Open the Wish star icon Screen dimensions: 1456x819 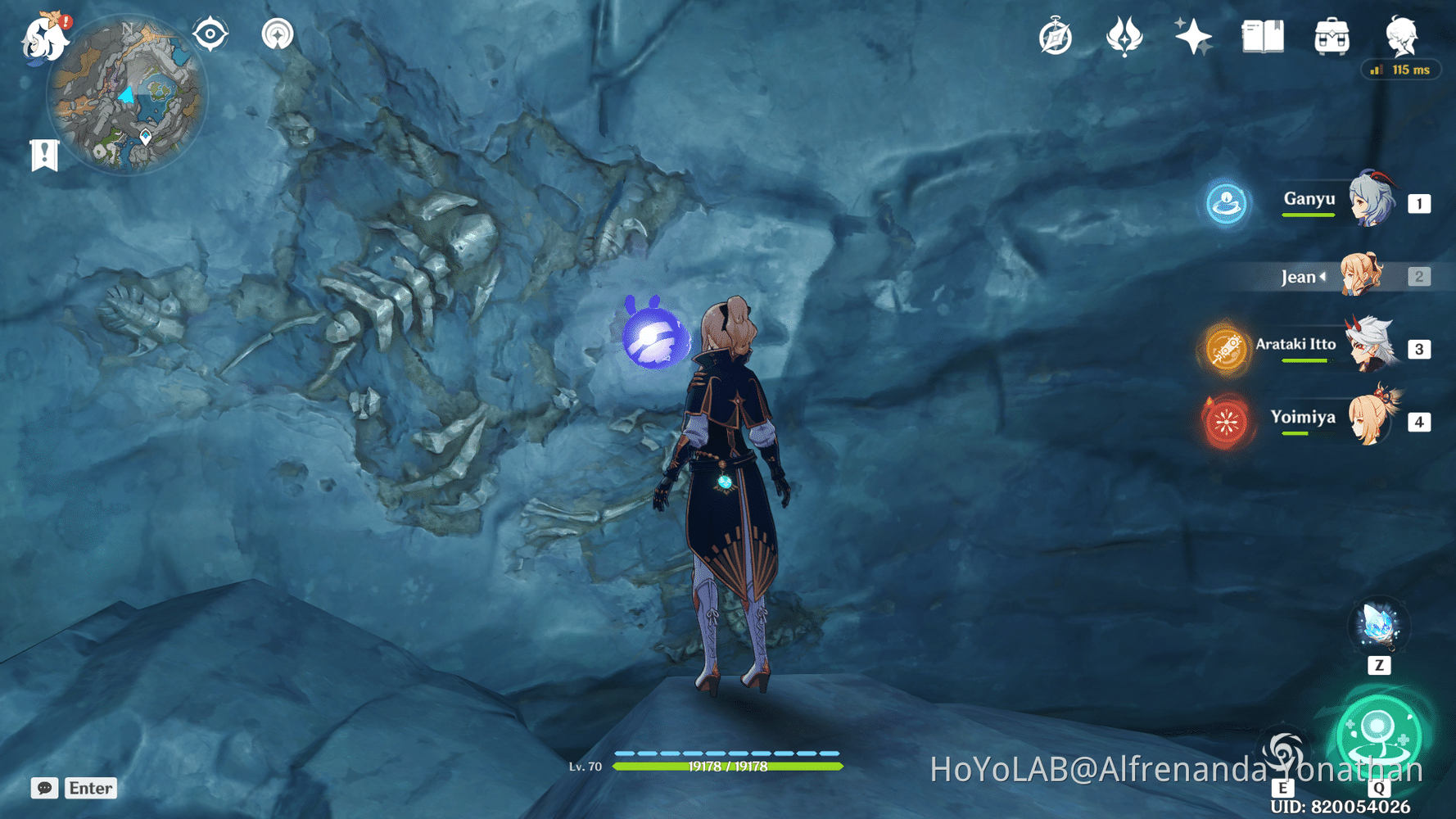[1193, 37]
